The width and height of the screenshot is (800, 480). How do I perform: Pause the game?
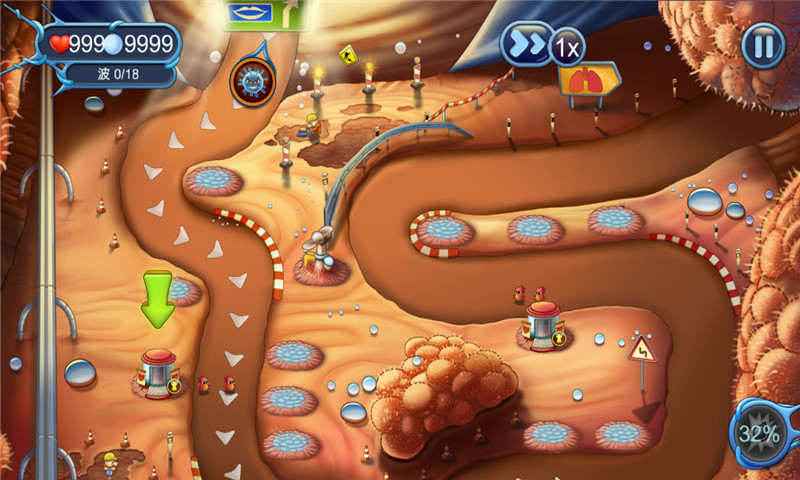[763, 45]
